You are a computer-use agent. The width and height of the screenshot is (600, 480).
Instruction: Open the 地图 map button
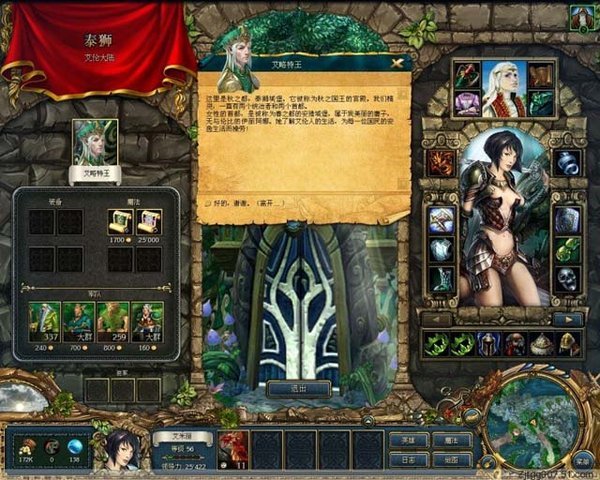(x=451, y=459)
